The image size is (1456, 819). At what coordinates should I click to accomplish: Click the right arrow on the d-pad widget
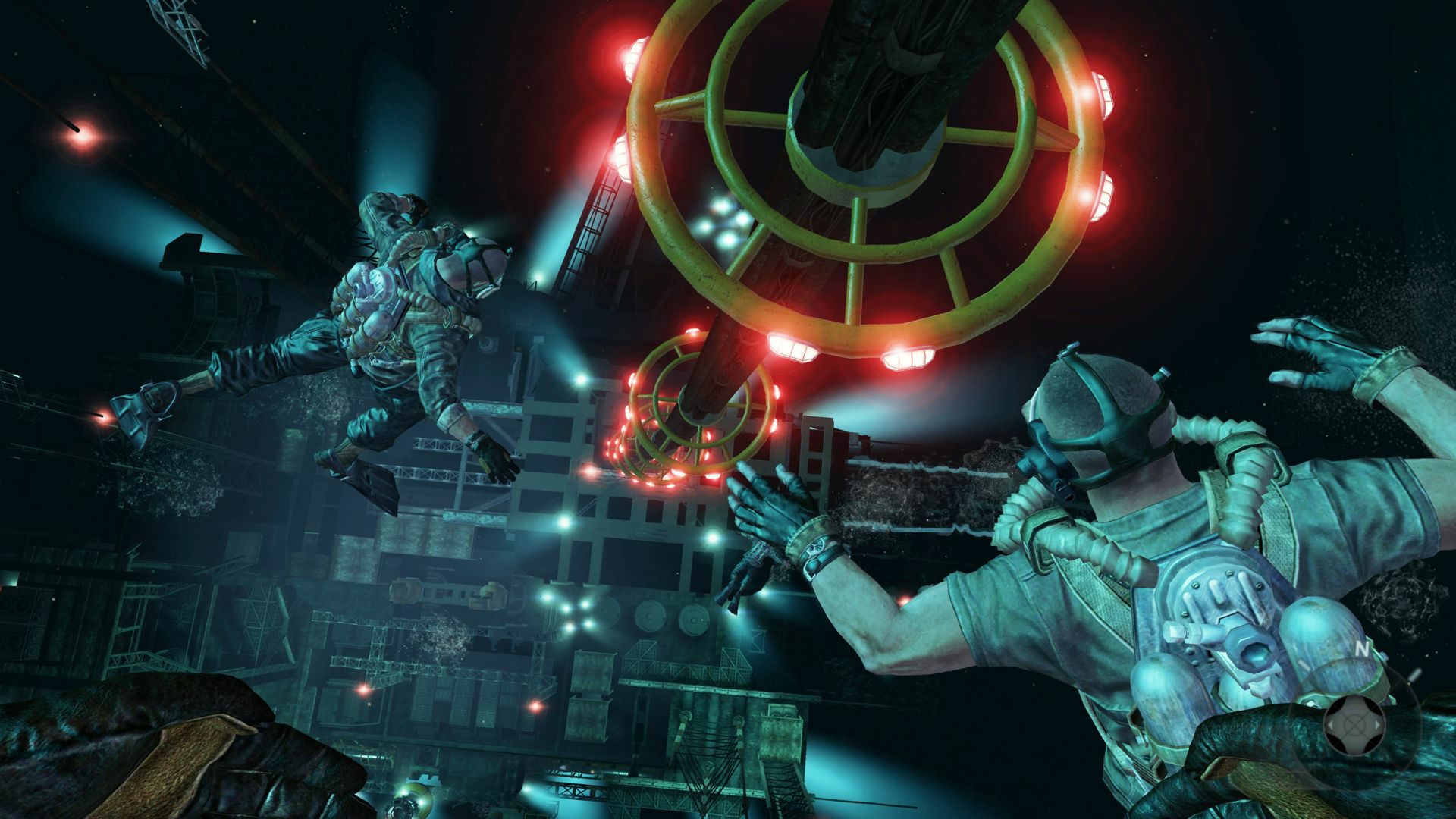1378,725
